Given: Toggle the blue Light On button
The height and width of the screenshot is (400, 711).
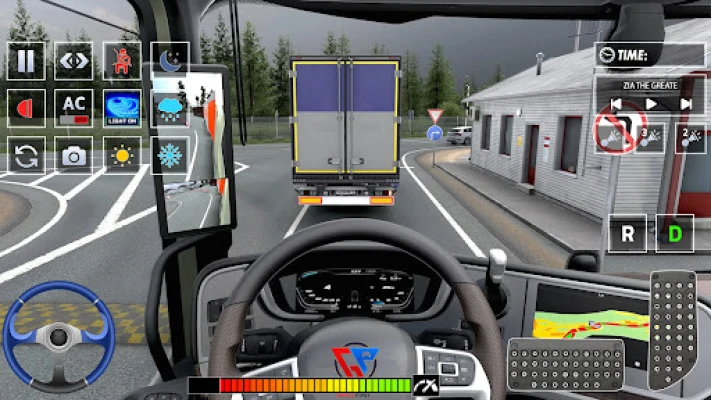Looking at the screenshot, I should click(122, 108).
